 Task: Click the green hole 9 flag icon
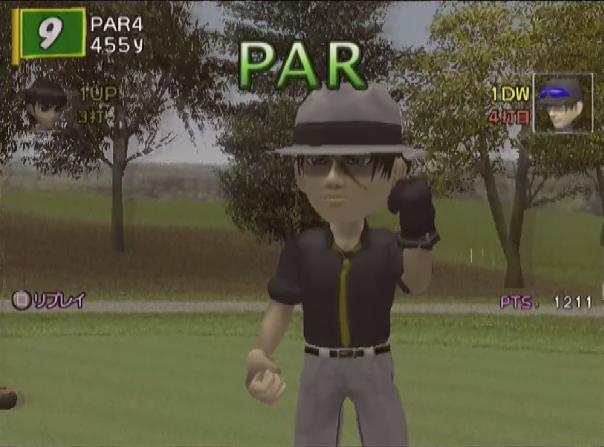[x=49, y=35]
